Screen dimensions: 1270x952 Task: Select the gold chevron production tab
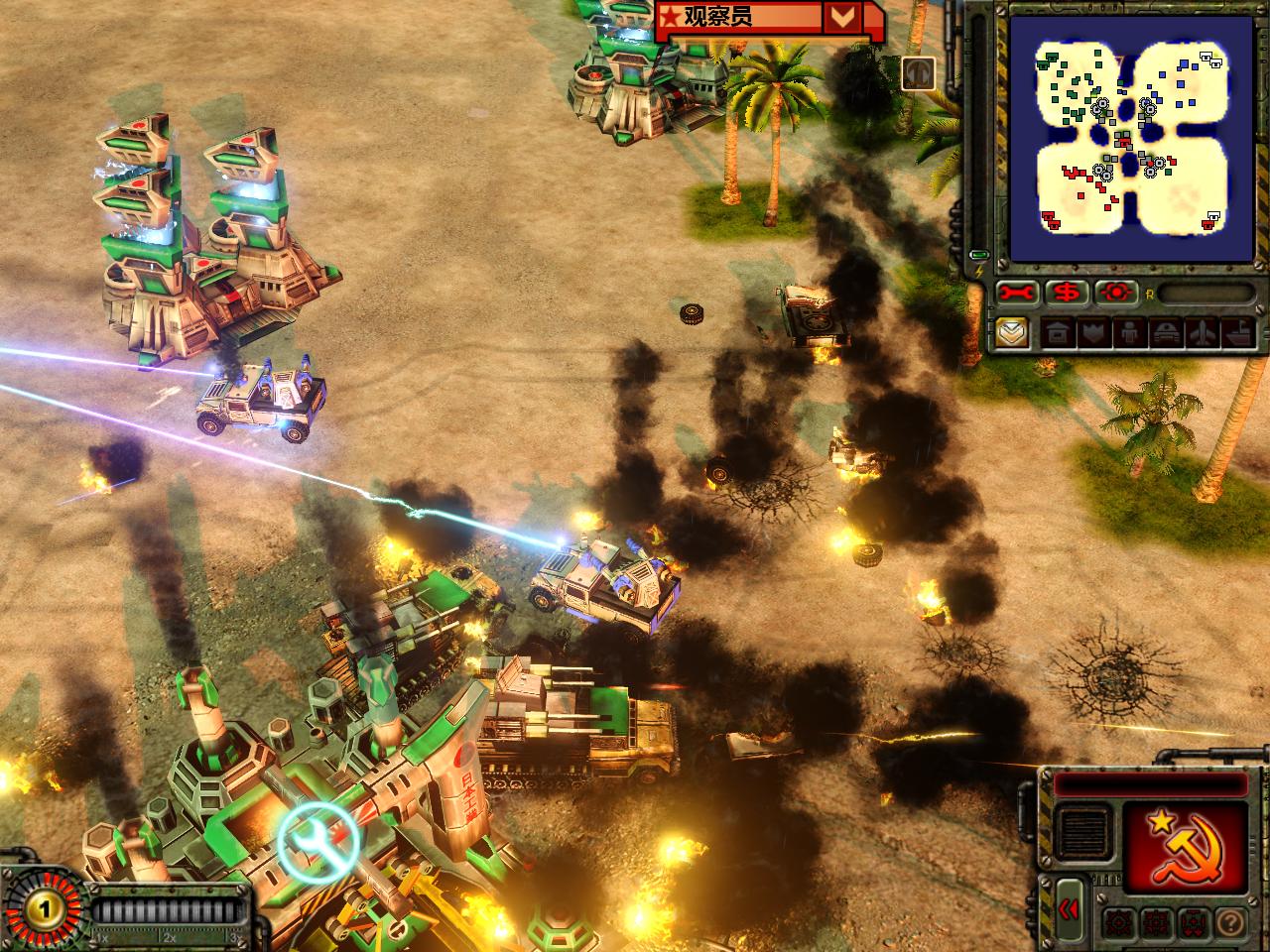[x=1012, y=333]
